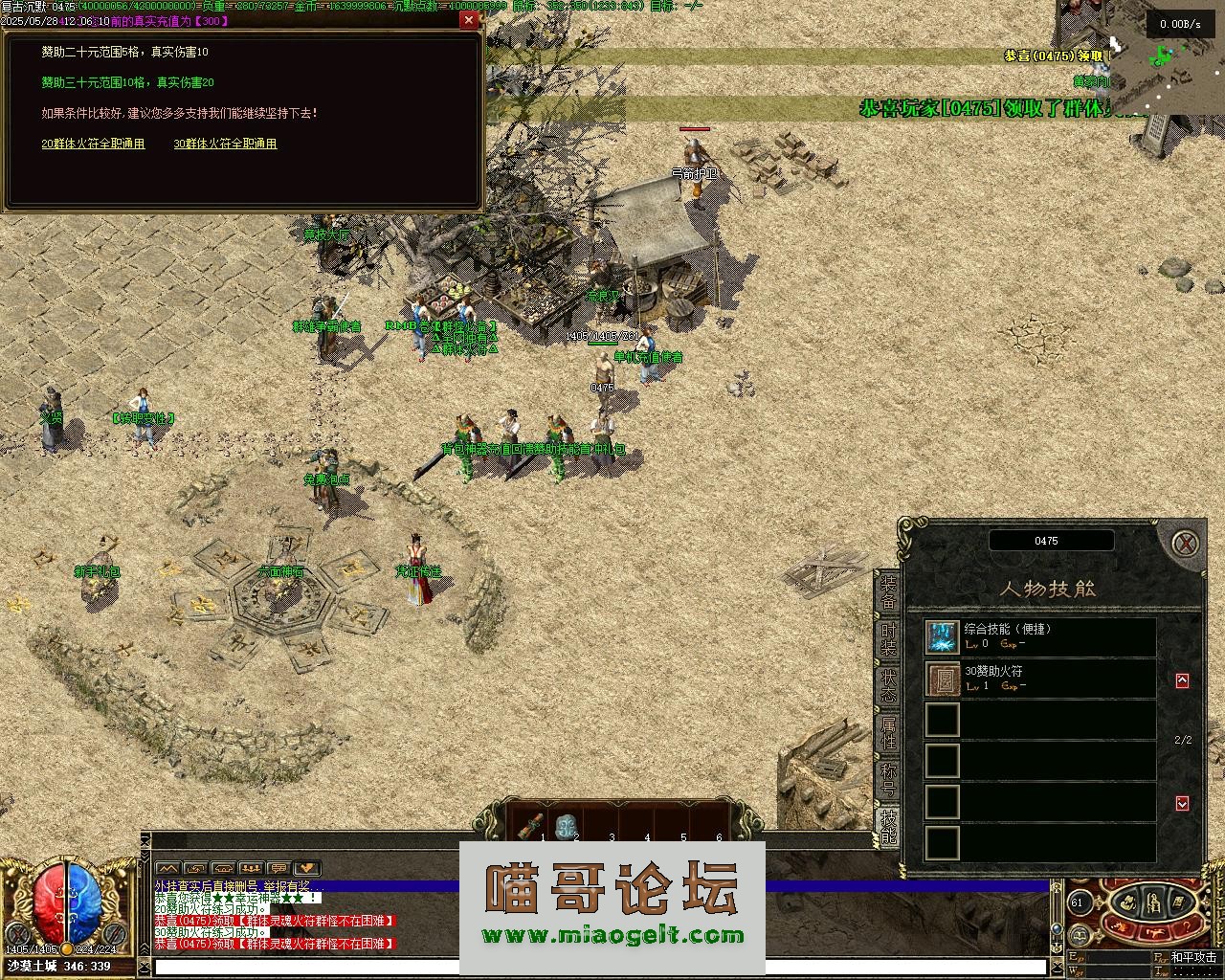Select the 技能 skills tab
The height and width of the screenshot is (980, 1225).
click(889, 826)
